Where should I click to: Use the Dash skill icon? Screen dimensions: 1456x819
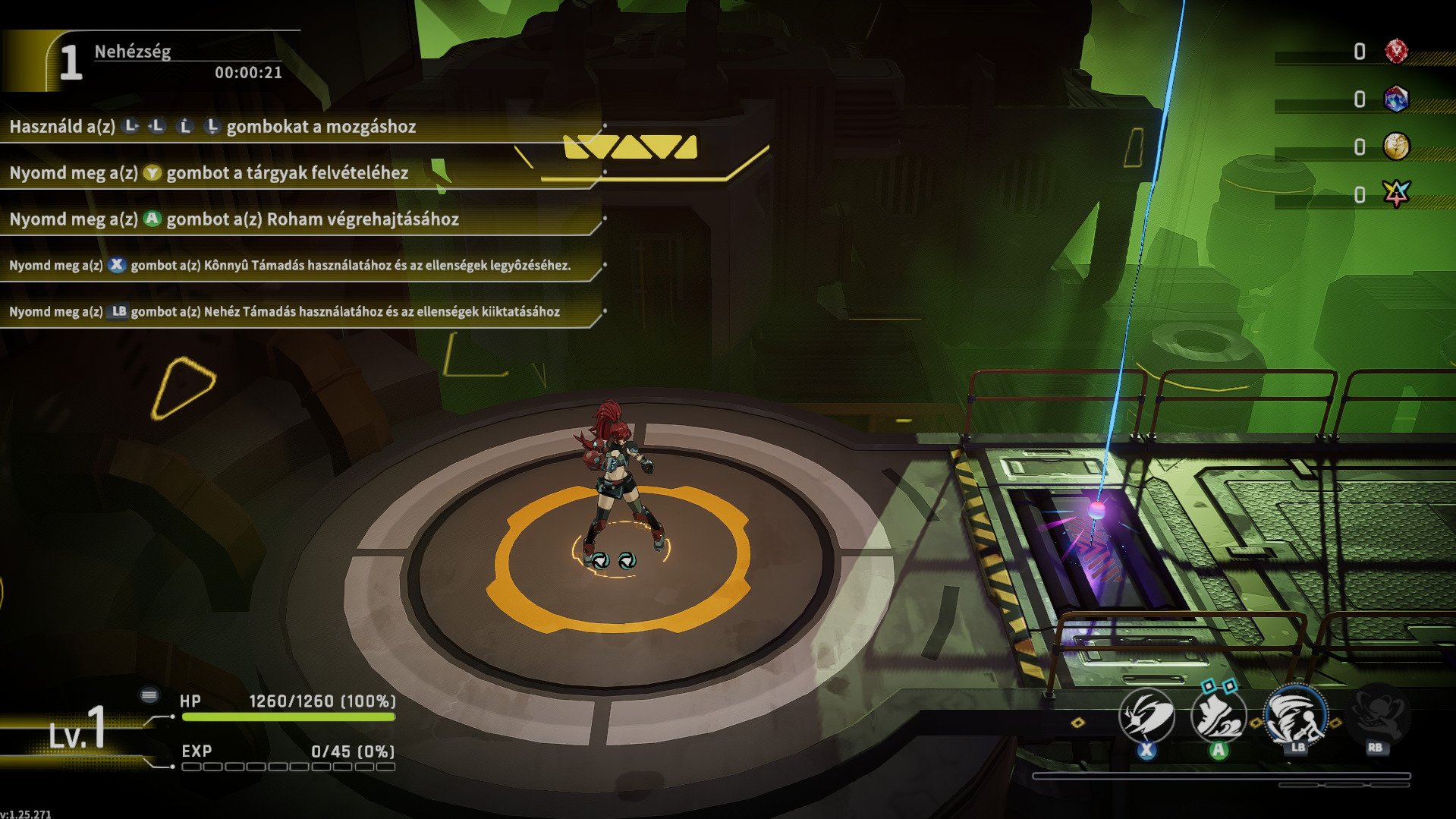(x=1218, y=717)
